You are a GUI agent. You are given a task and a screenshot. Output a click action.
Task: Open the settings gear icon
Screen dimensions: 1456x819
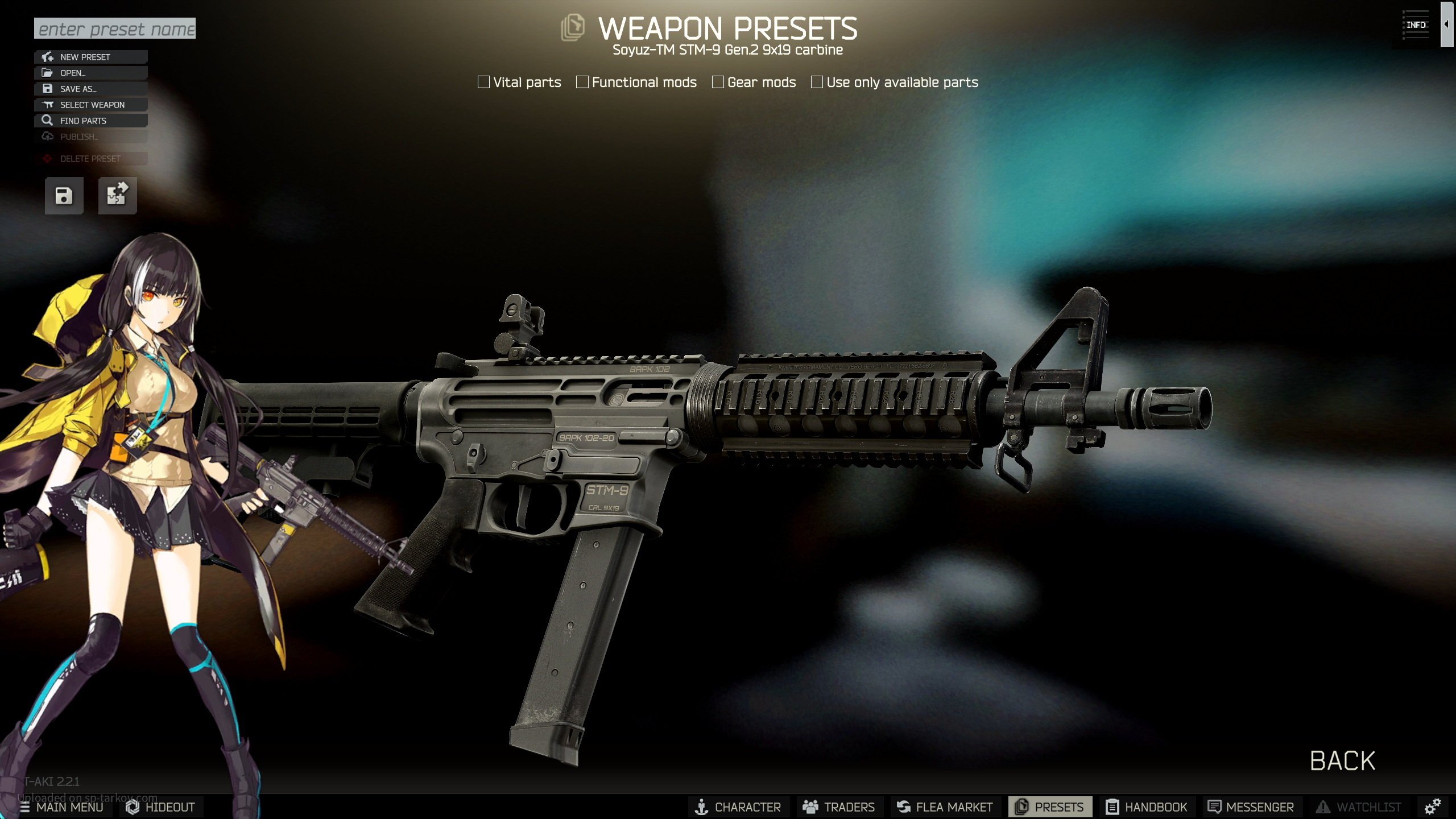click(x=1432, y=806)
